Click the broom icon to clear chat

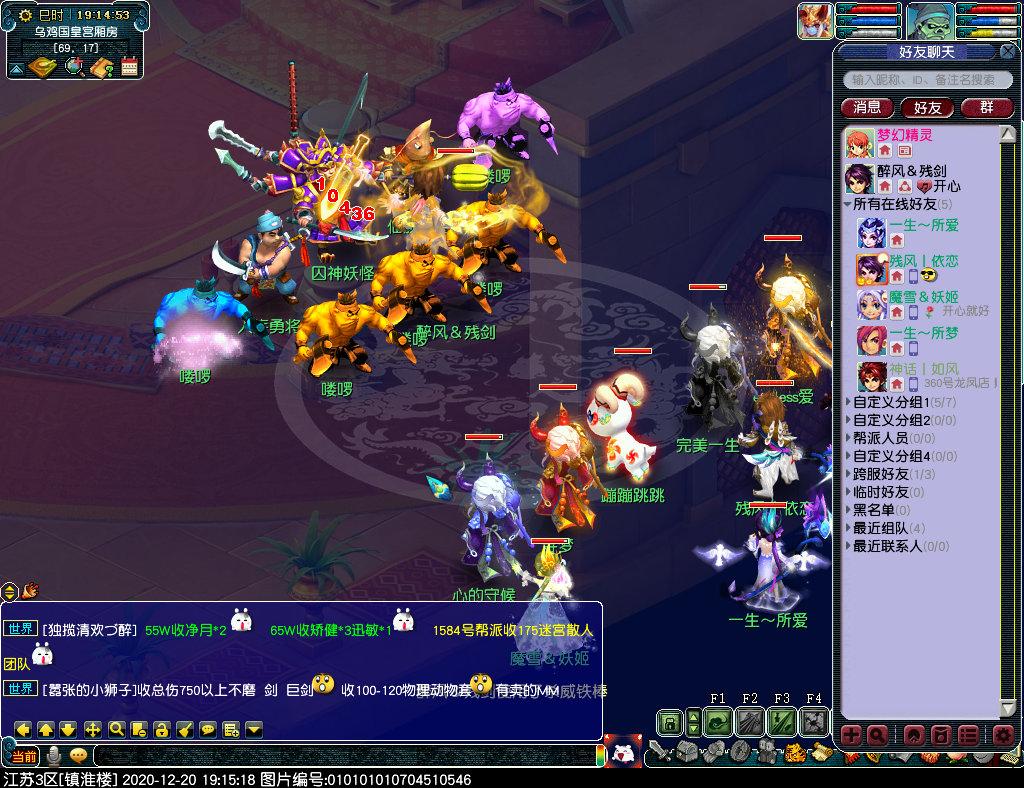tap(185, 729)
